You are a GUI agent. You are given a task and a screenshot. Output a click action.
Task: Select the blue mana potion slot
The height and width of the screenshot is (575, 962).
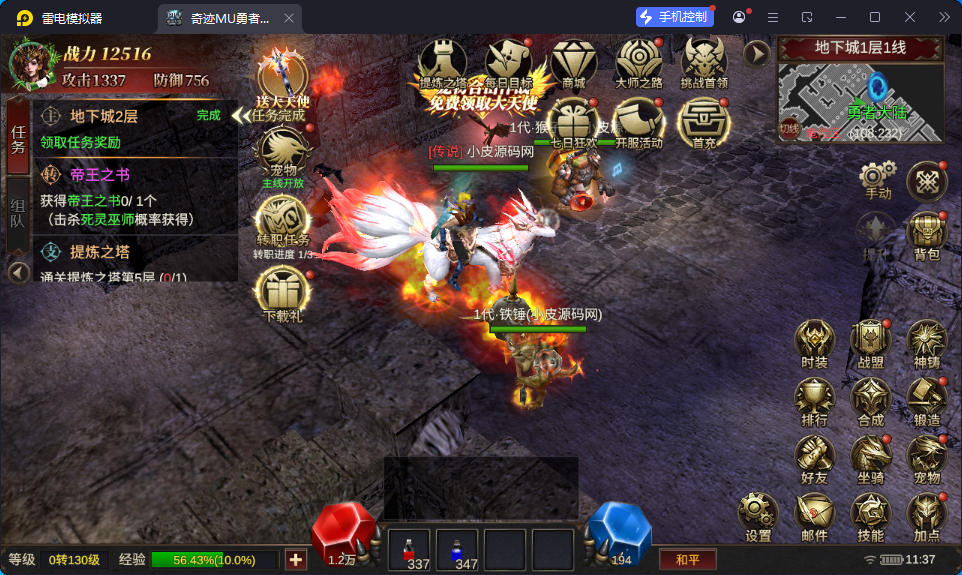point(457,549)
